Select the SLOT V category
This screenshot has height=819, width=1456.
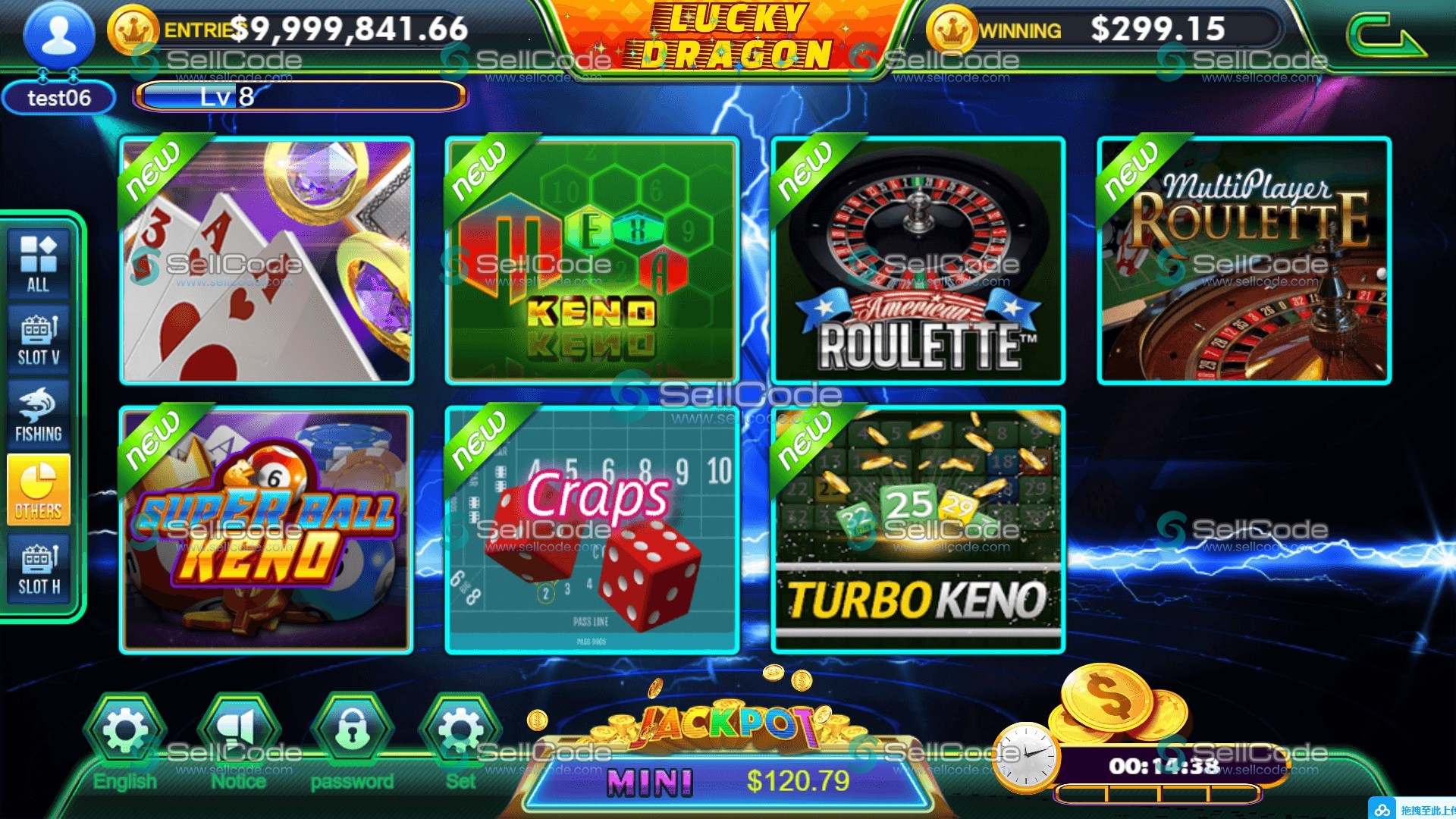tap(39, 339)
